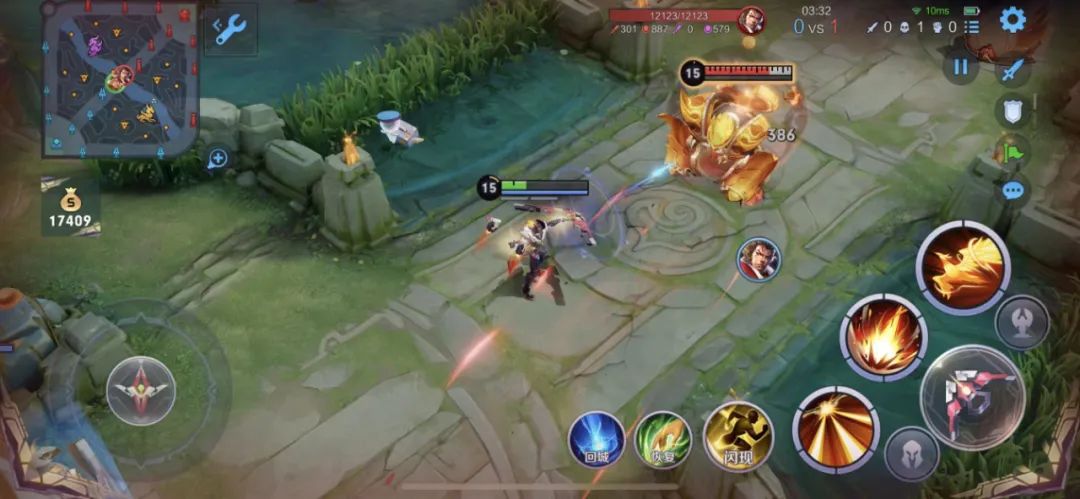
Task: Select the green flag rally signal
Action: (1012, 151)
